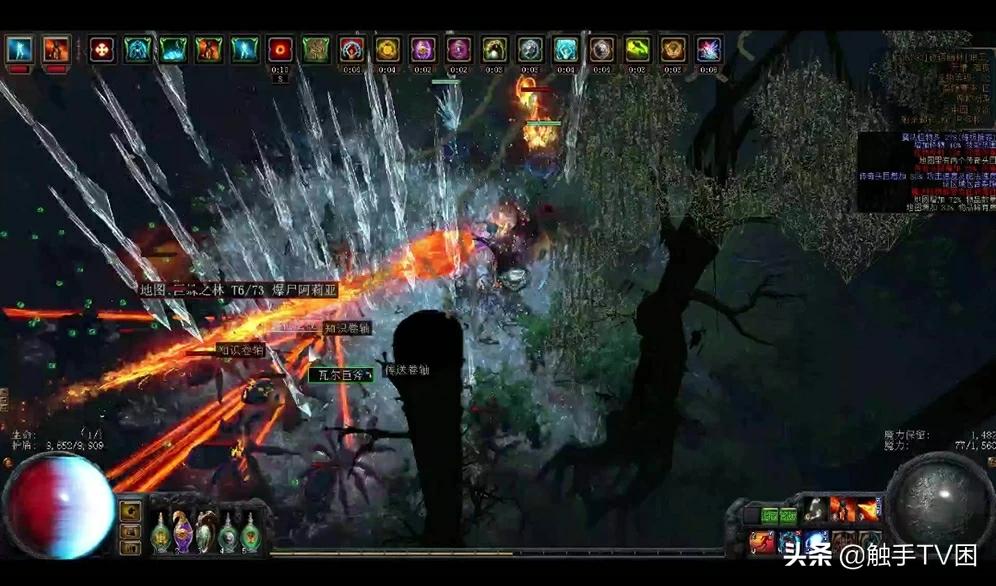996x586 pixels.
Task: Drink the grey flask with curved horn stopper
Action: (205, 533)
